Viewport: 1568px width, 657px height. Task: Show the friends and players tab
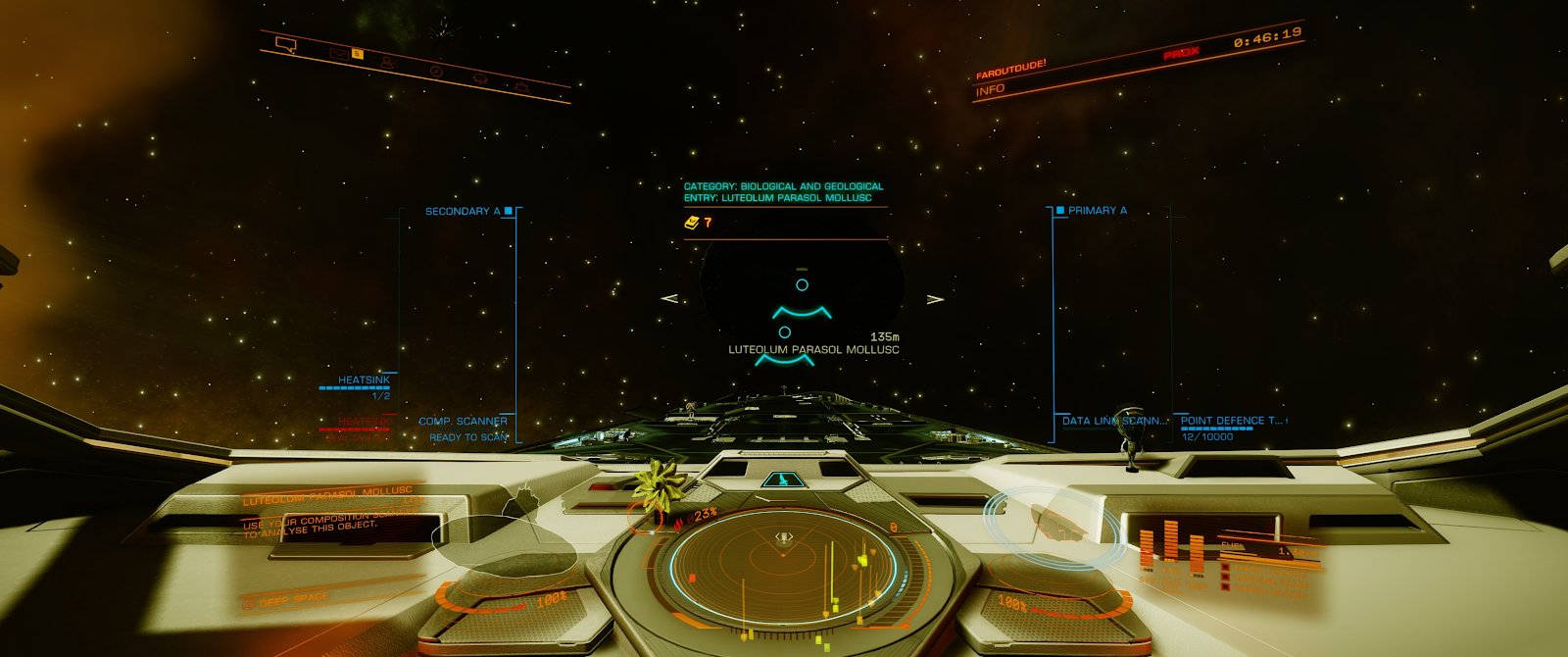click(x=387, y=63)
